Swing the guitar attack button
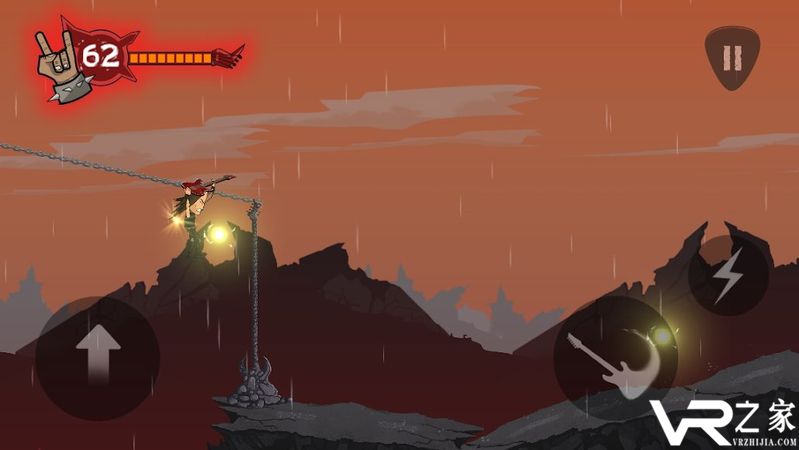The image size is (799, 450). tap(613, 359)
